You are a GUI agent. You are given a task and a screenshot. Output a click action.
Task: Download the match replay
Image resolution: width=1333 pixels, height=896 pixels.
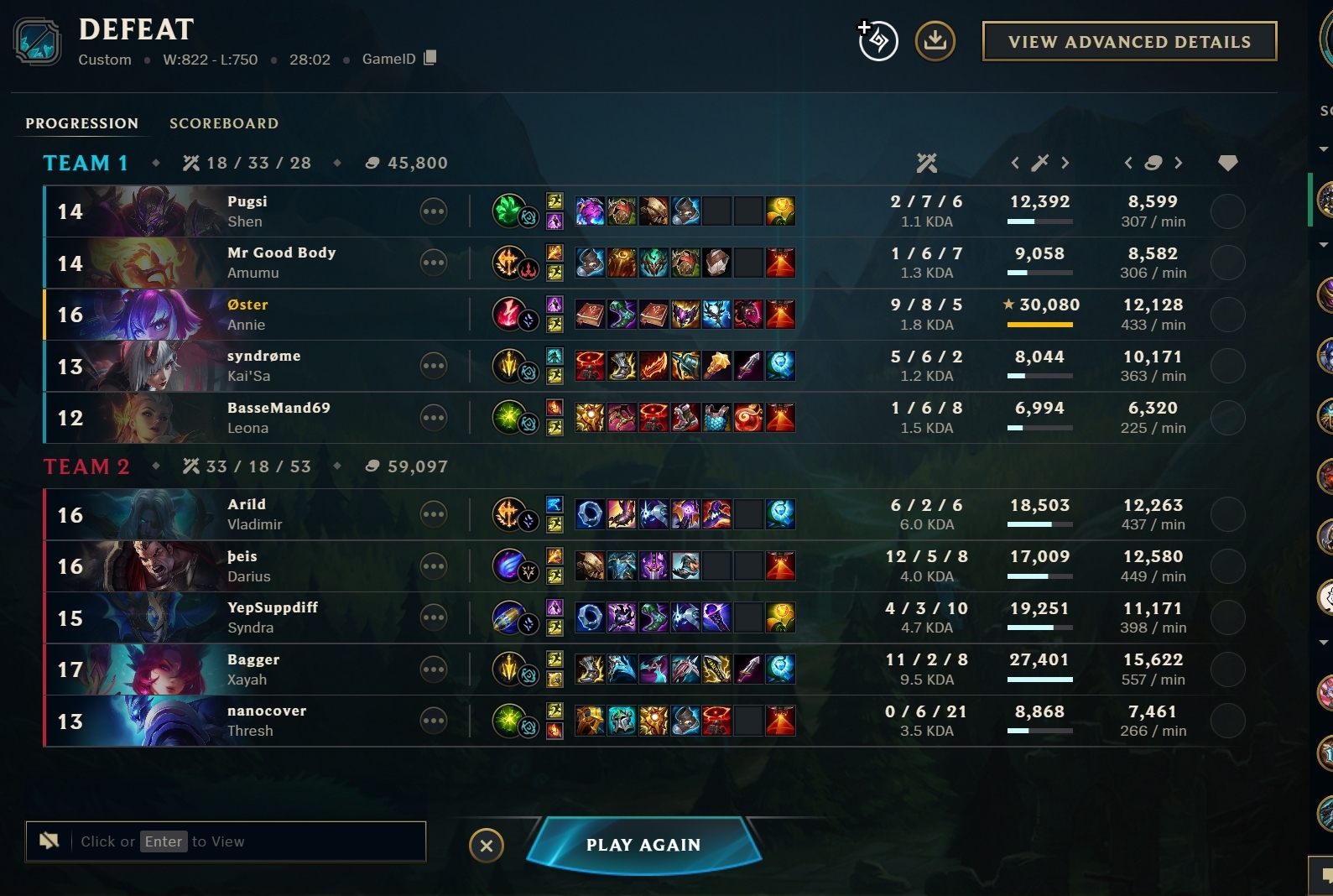click(935, 41)
